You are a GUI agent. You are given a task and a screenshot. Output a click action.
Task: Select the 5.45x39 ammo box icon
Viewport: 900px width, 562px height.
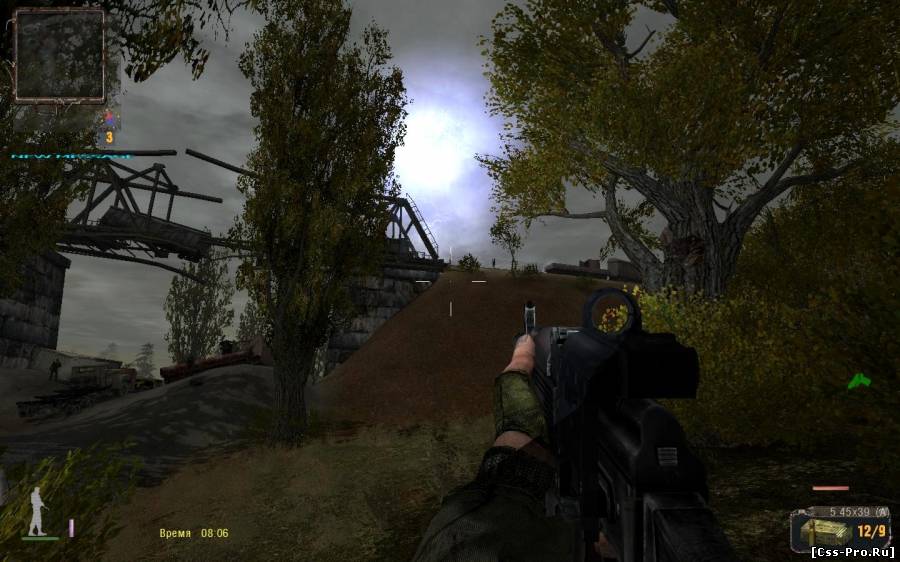pyautogui.click(x=825, y=531)
